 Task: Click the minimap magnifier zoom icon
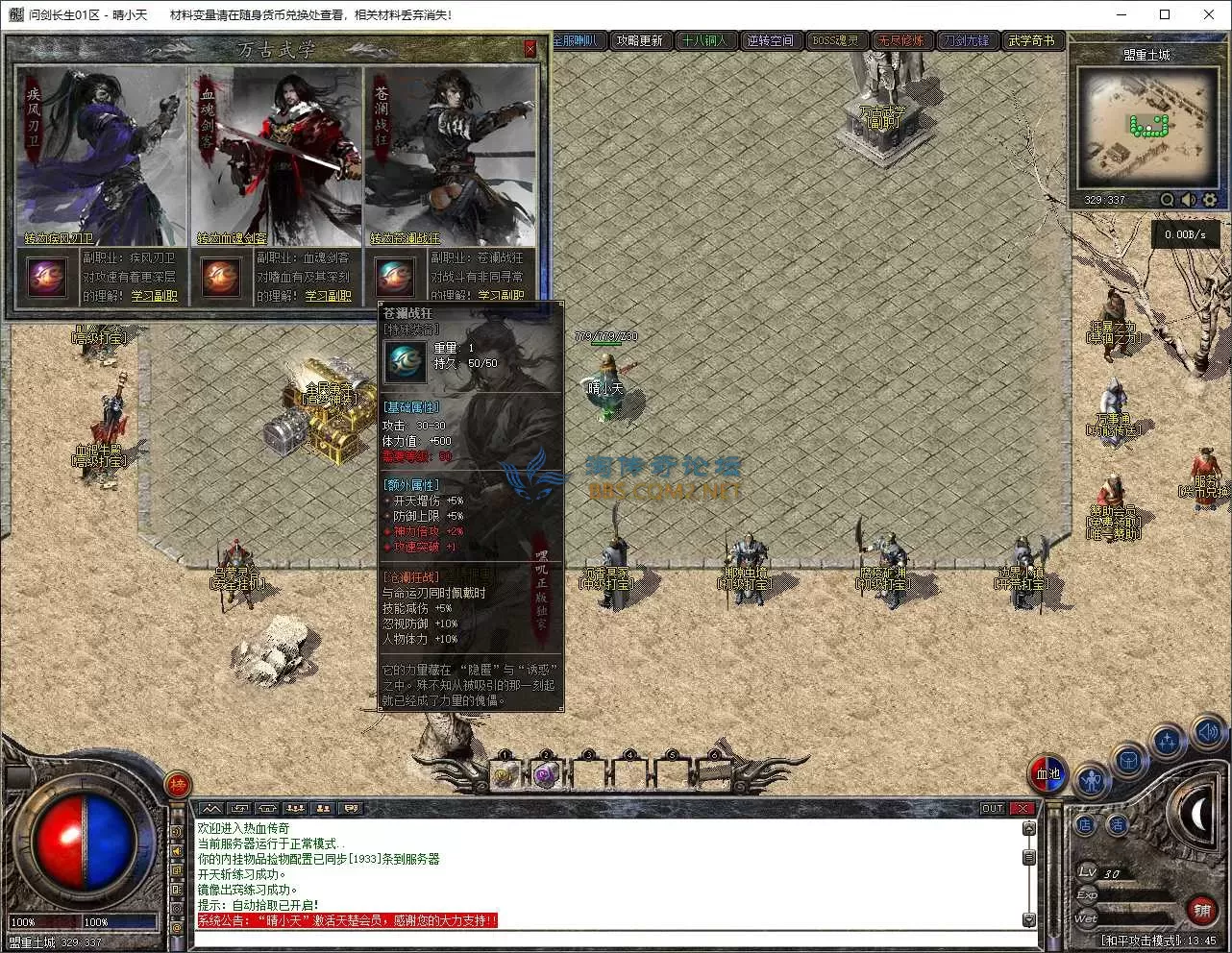(x=1168, y=200)
